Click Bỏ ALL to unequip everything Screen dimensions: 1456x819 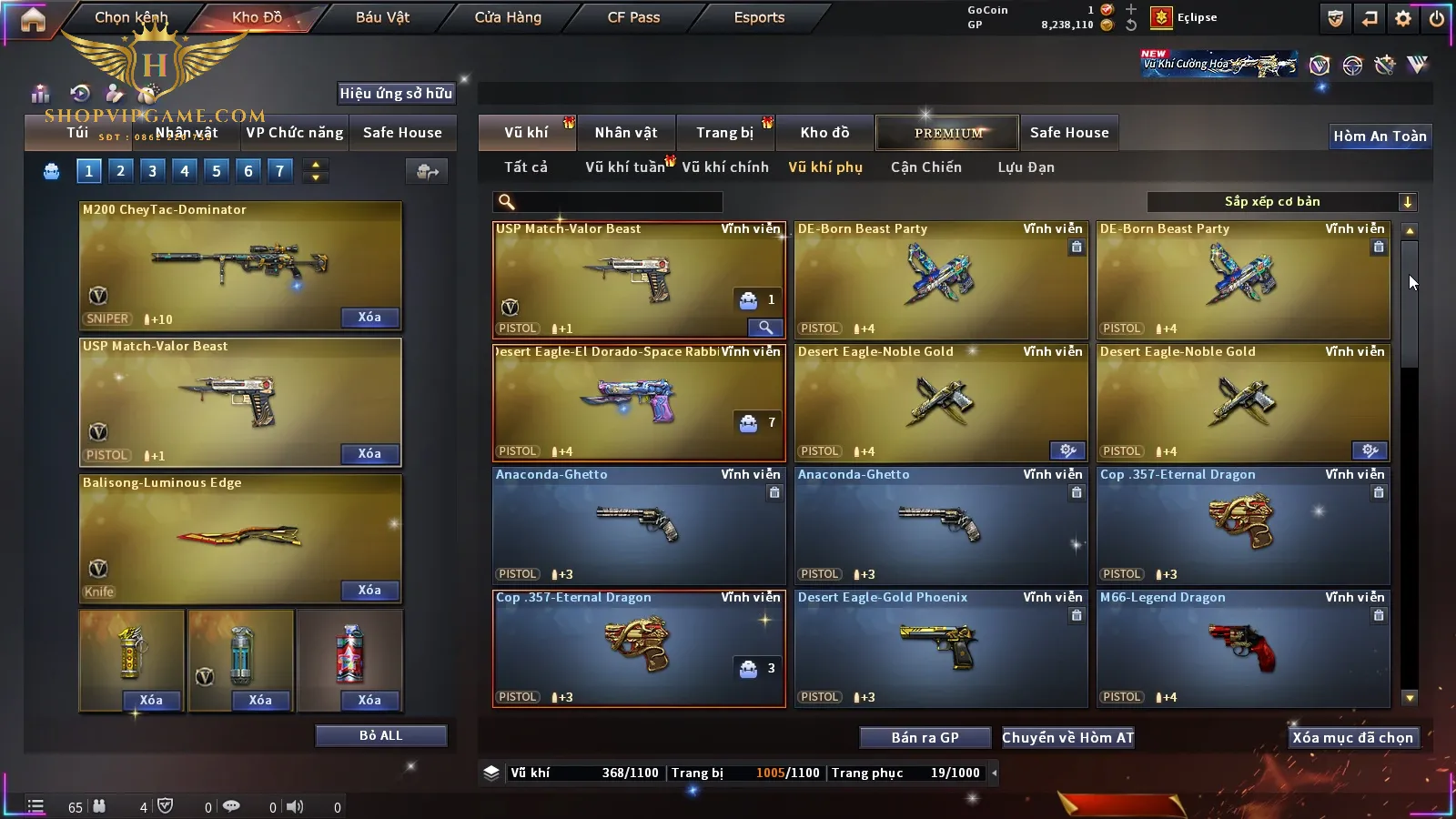coord(380,735)
